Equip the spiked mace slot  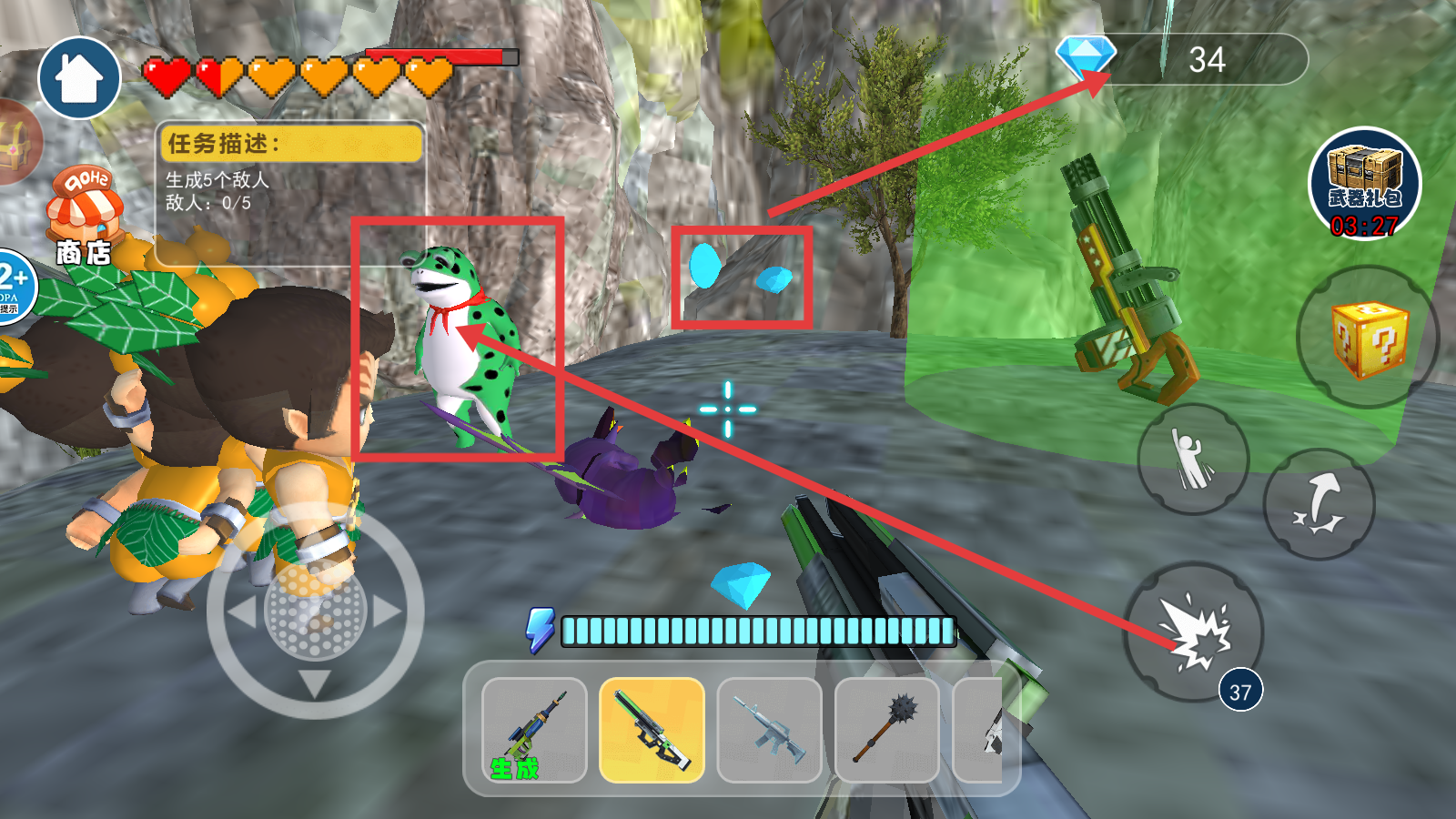click(x=886, y=731)
